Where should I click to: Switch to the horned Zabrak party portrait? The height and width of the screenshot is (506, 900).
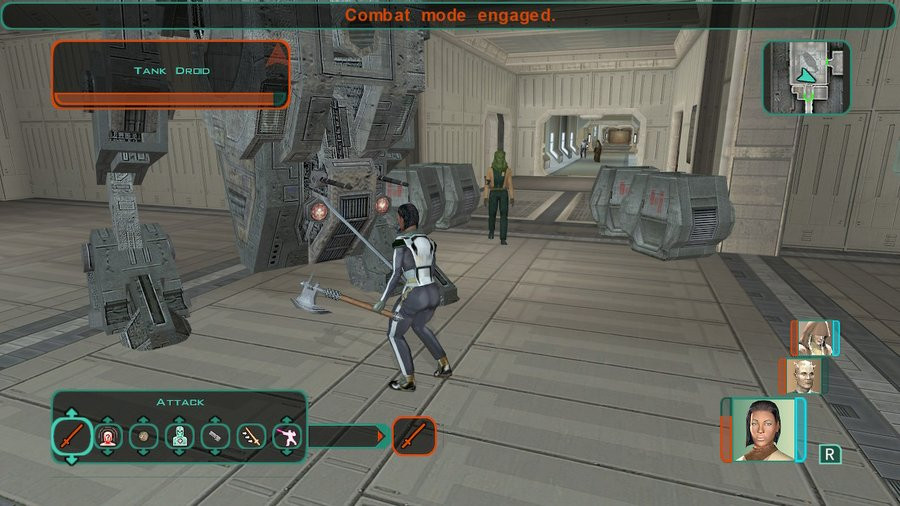[802, 376]
